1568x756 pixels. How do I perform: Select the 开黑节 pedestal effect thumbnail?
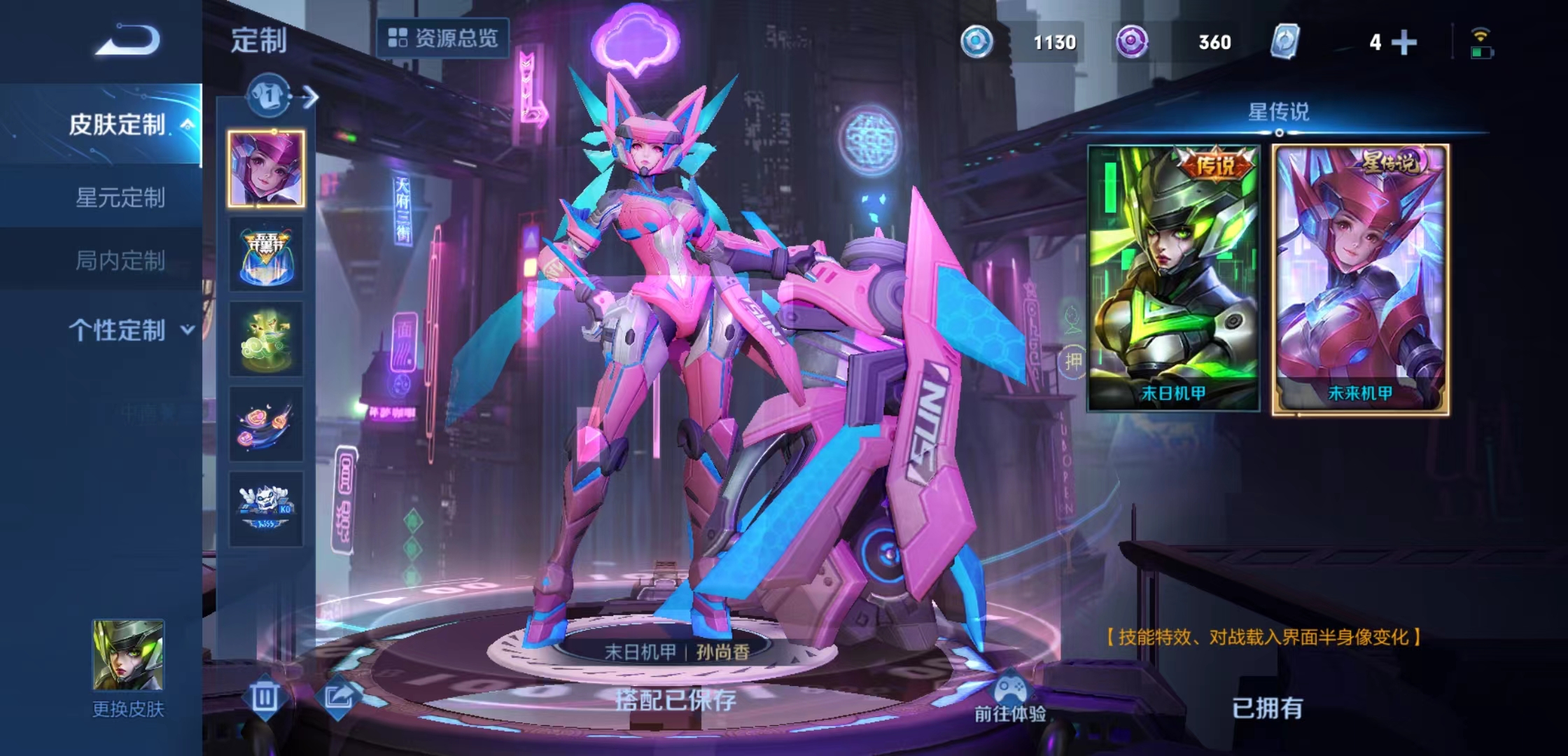coord(266,255)
